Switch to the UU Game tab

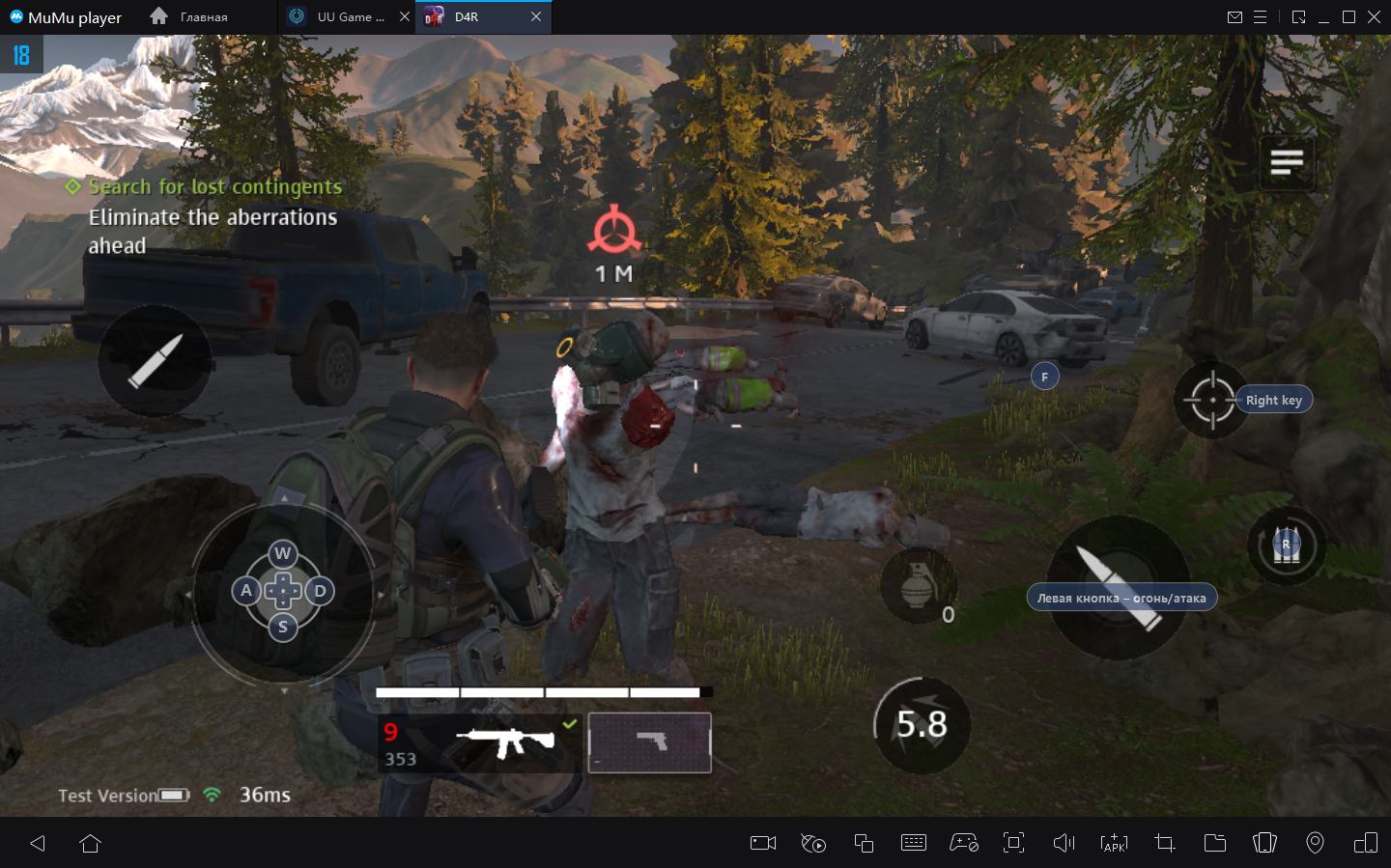pyautogui.click(x=349, y=16)
